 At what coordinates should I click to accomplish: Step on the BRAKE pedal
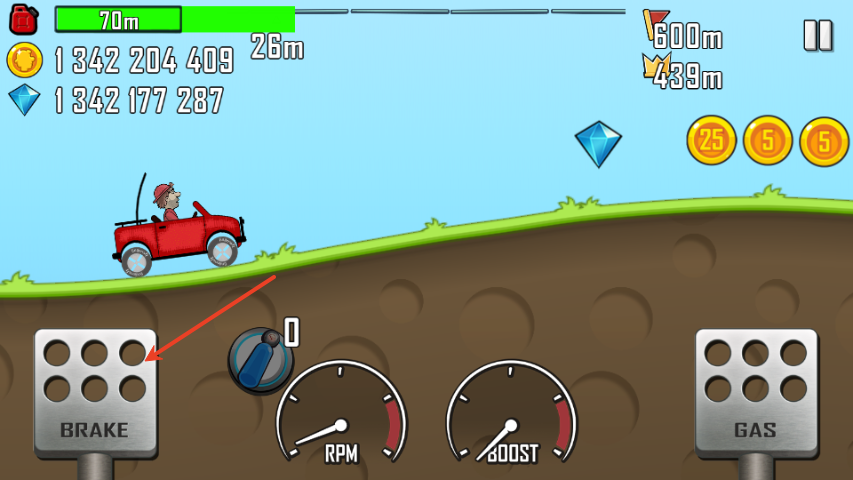95,392
